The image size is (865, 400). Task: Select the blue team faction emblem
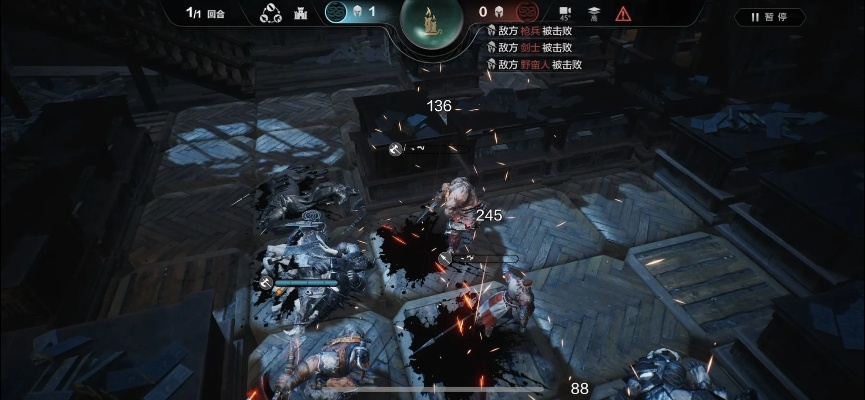pyautogui.click(x=337, y=13)
